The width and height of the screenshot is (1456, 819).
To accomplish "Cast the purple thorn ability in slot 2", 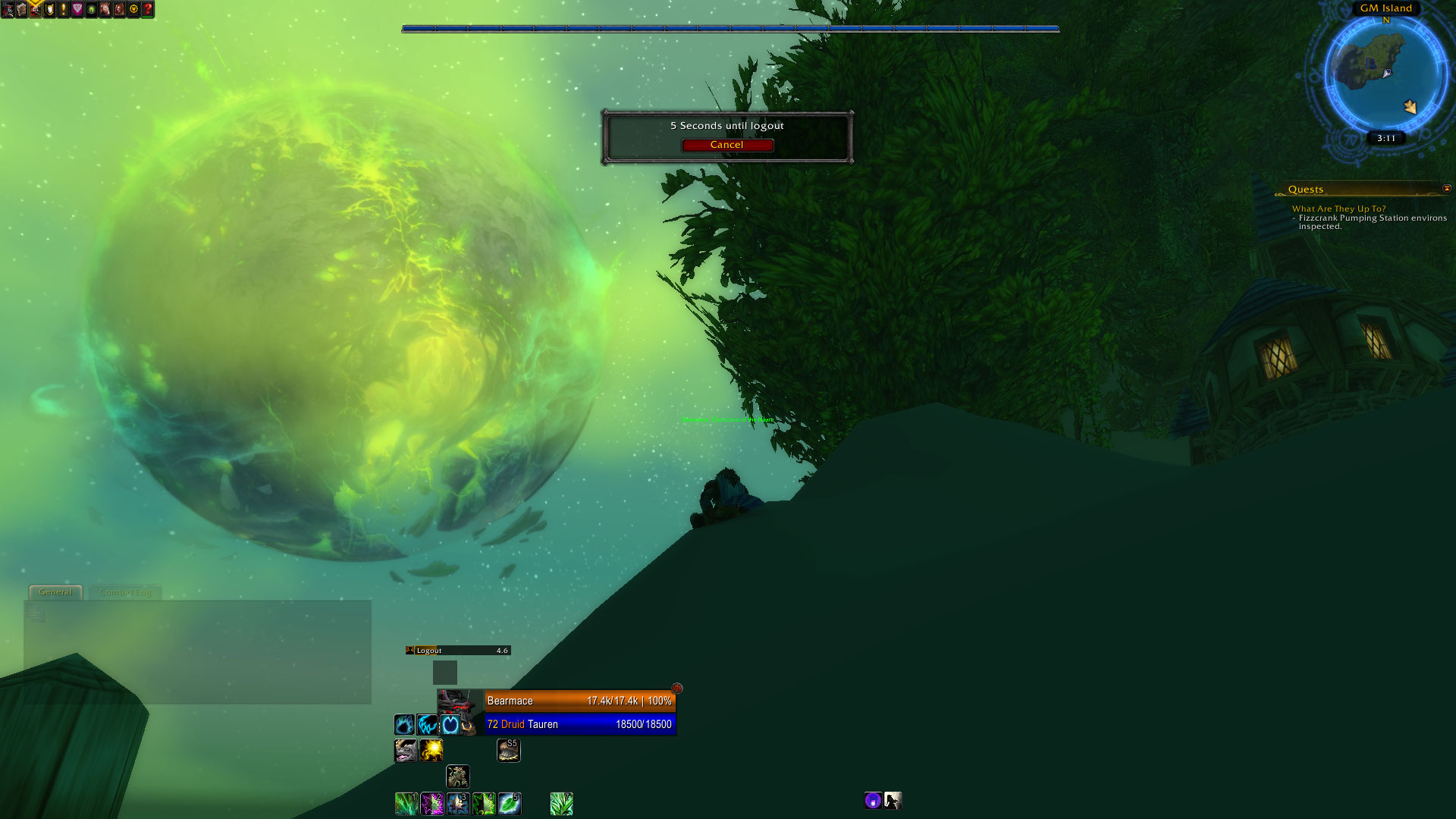I will click(431, 803).
